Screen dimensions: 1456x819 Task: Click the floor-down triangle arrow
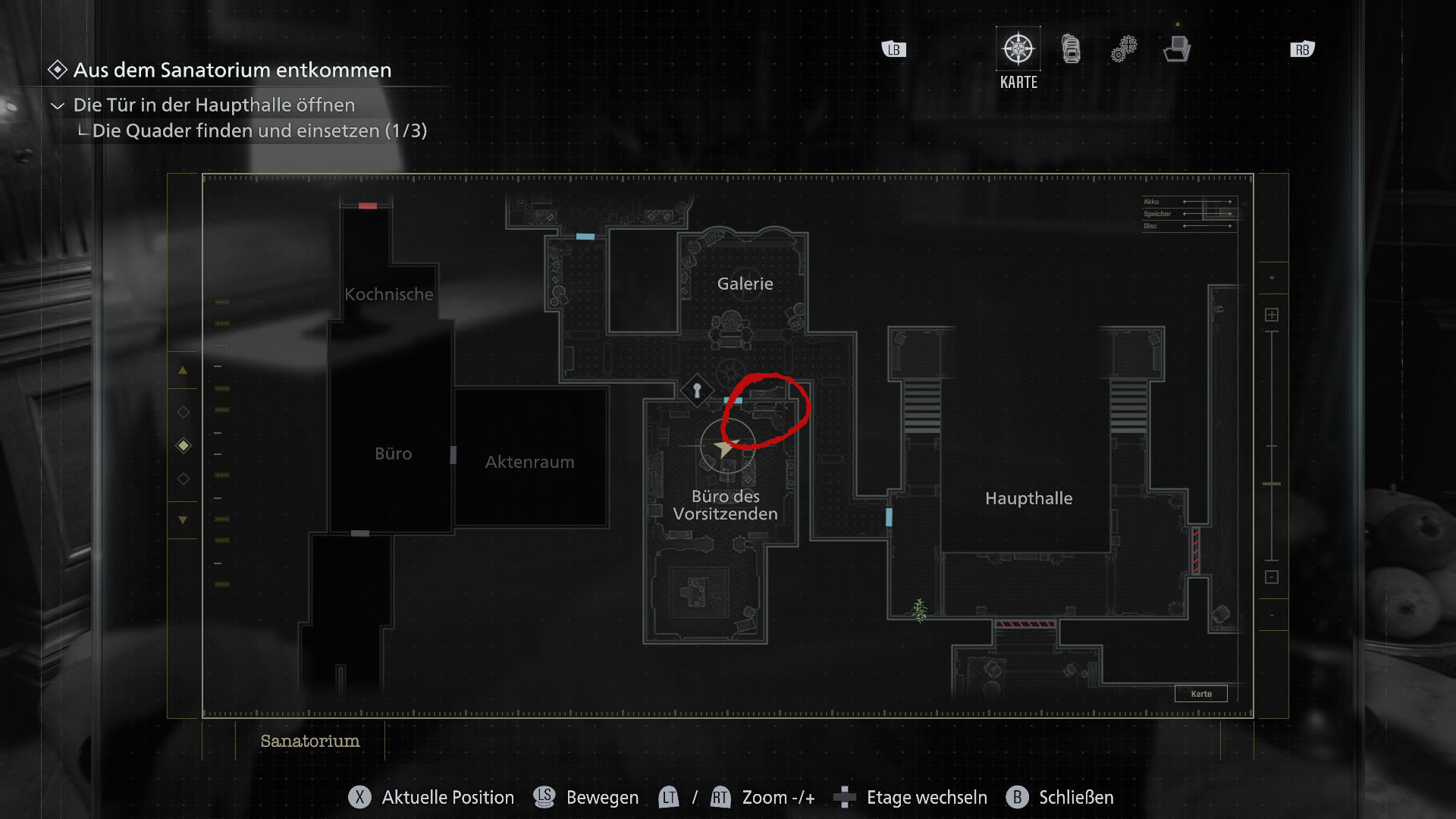pyautogui.click(x=183, y=520)
